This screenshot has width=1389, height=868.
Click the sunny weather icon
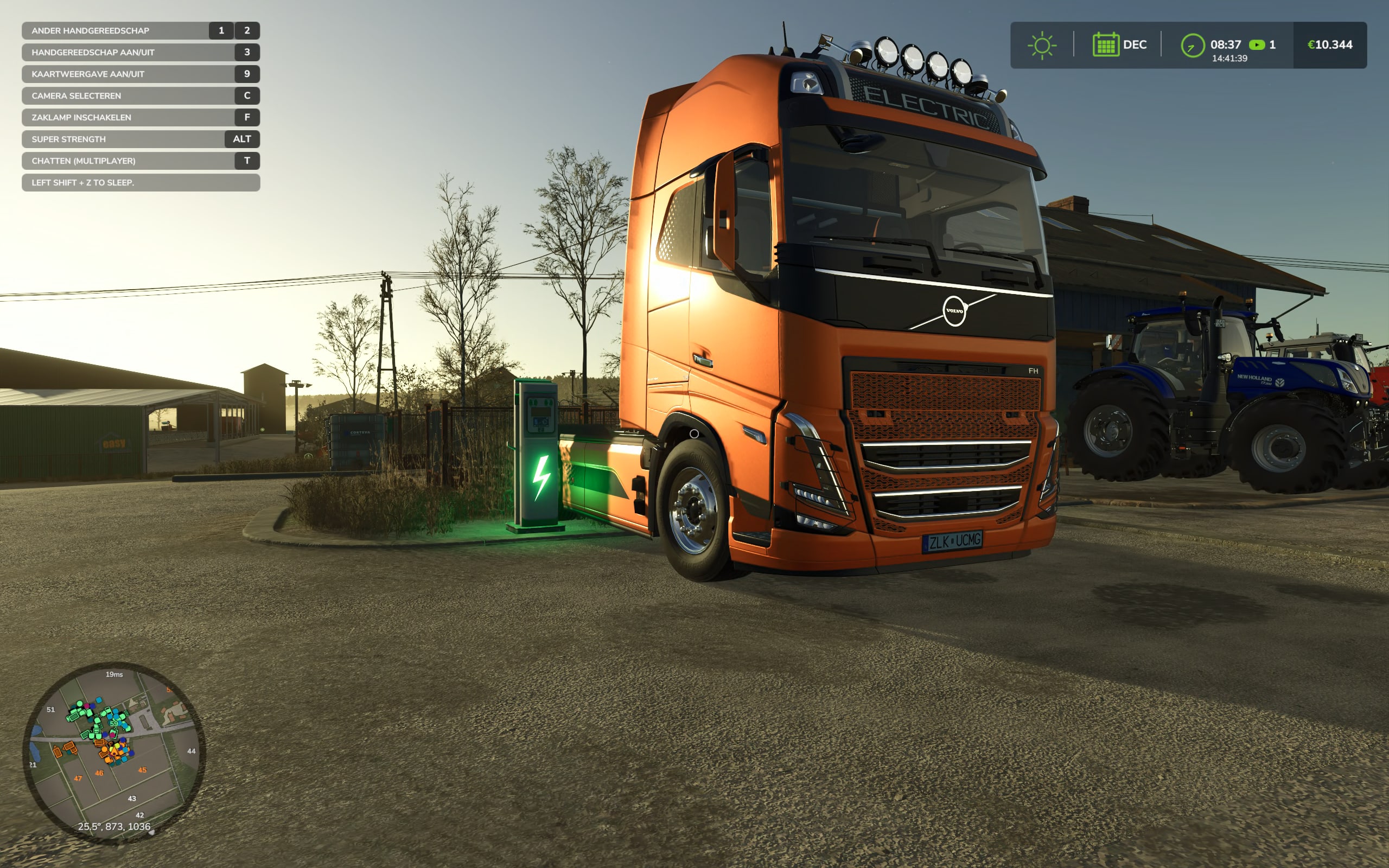(x=1042, y=46)
